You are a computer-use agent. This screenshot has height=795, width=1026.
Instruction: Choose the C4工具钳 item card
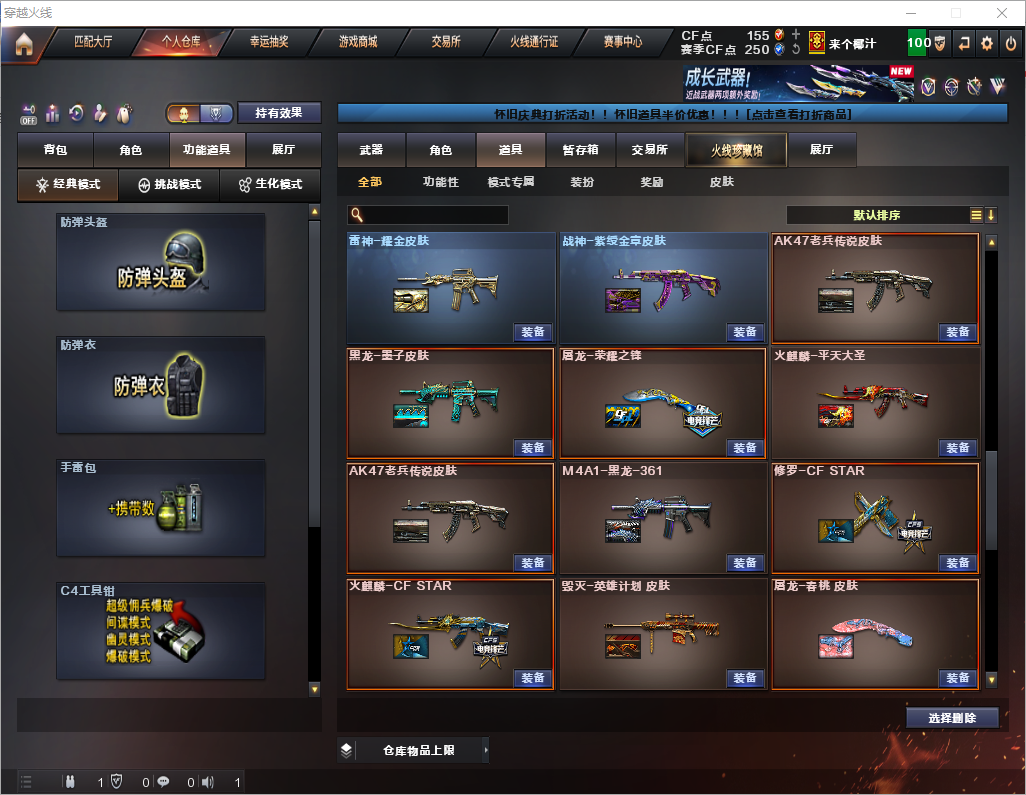161,630
